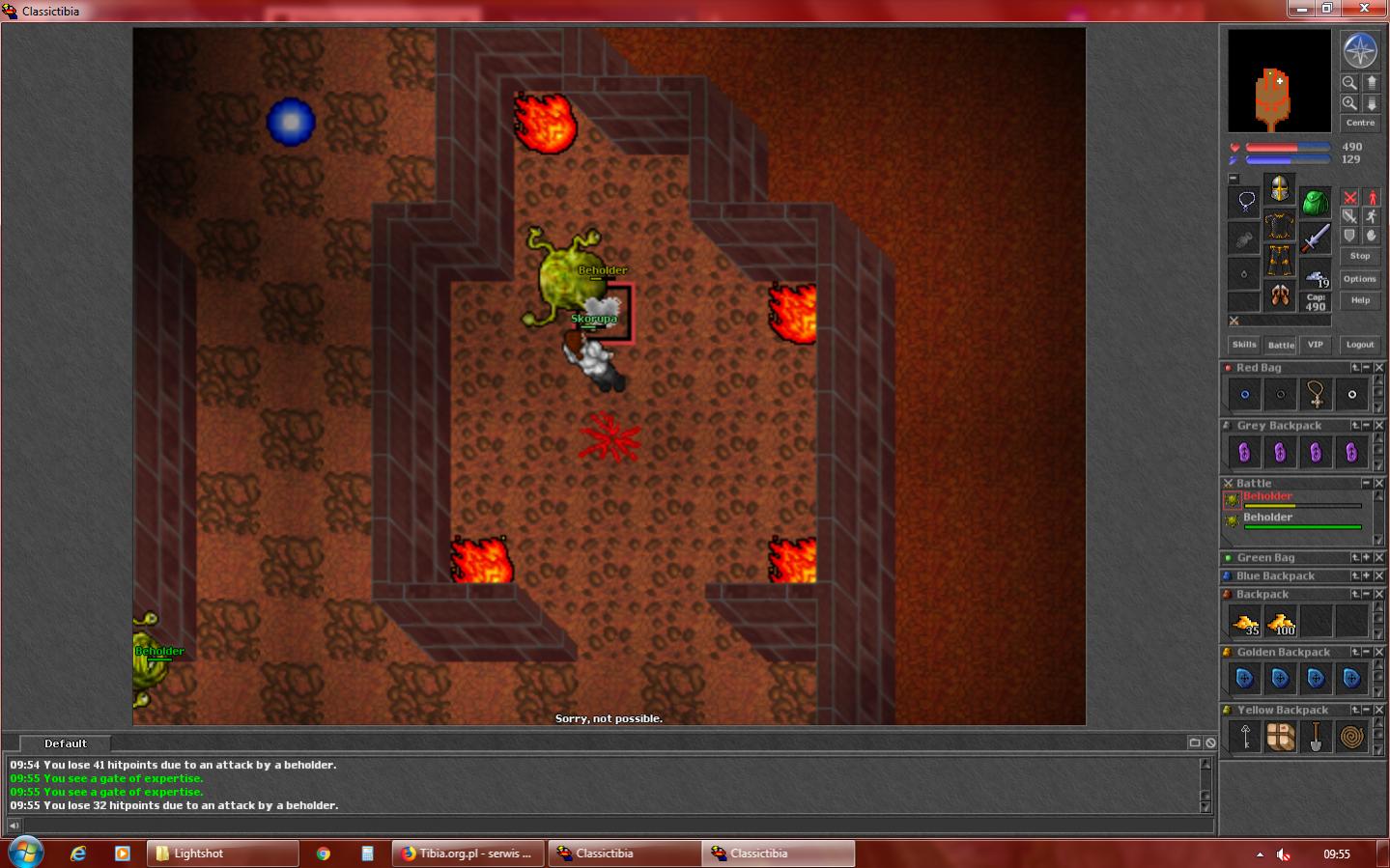1390x868 pixels.
Task: Centre the minimap
Action: pyautogui.click(x=1359, y=123)
